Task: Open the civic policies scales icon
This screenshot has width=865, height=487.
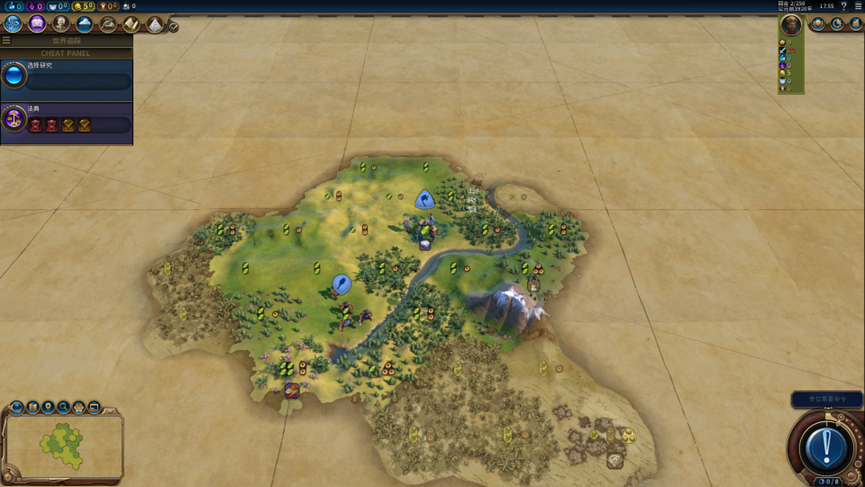Action: pyautogui.click(x=15, y=119)
